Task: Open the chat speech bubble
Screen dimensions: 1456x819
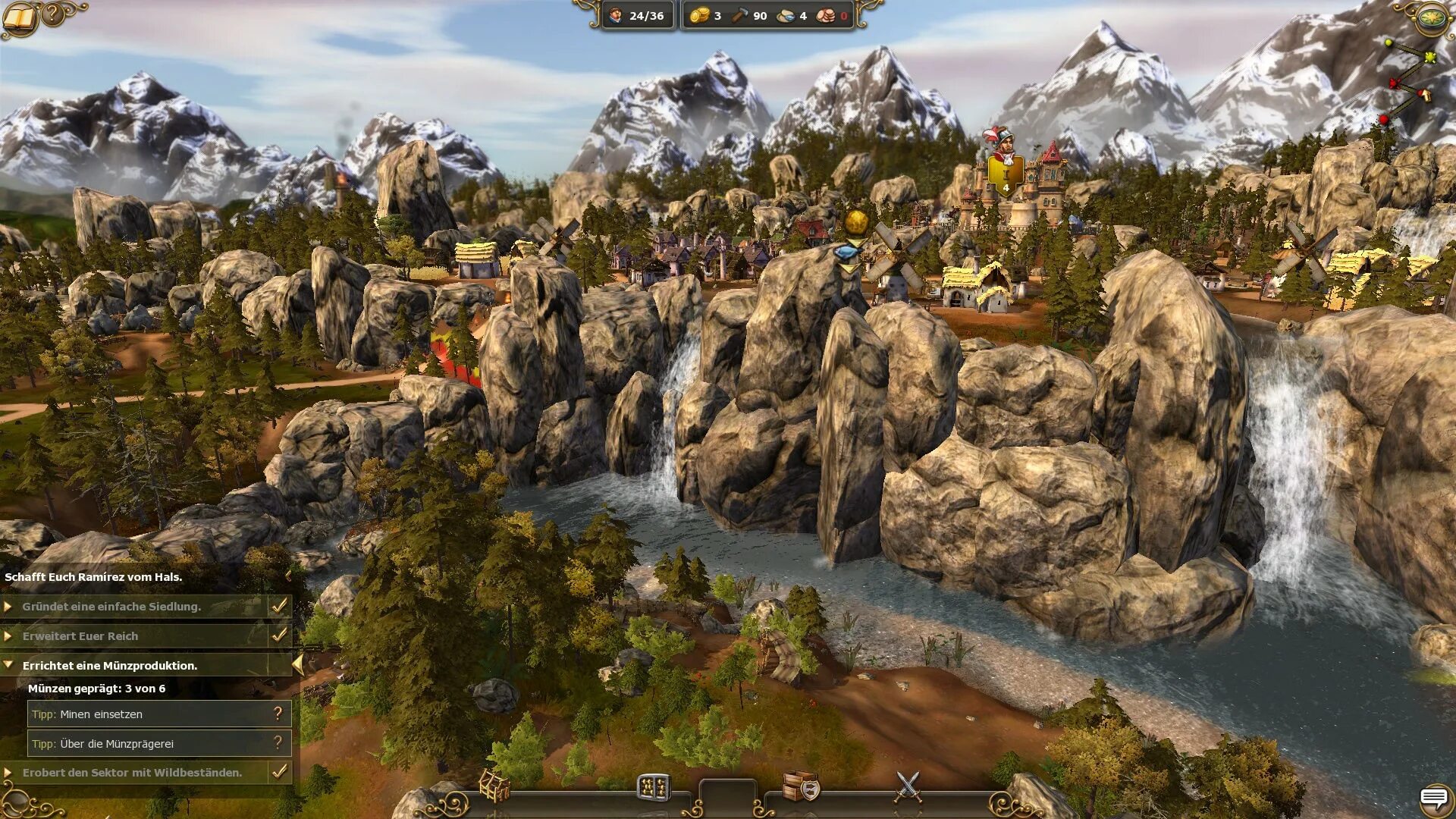Action: coord(1433,798)
